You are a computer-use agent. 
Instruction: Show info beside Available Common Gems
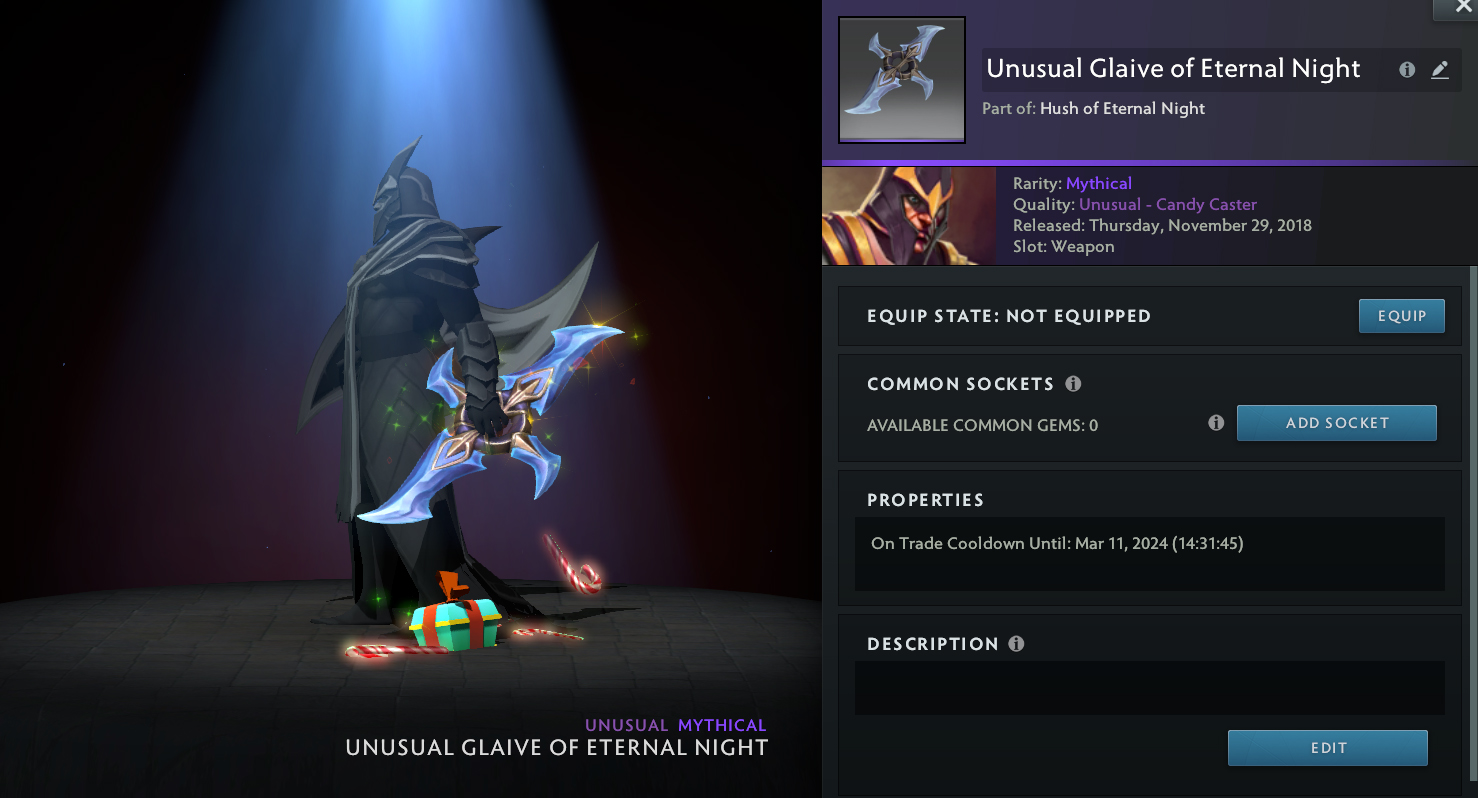[x=1216, y=423]
